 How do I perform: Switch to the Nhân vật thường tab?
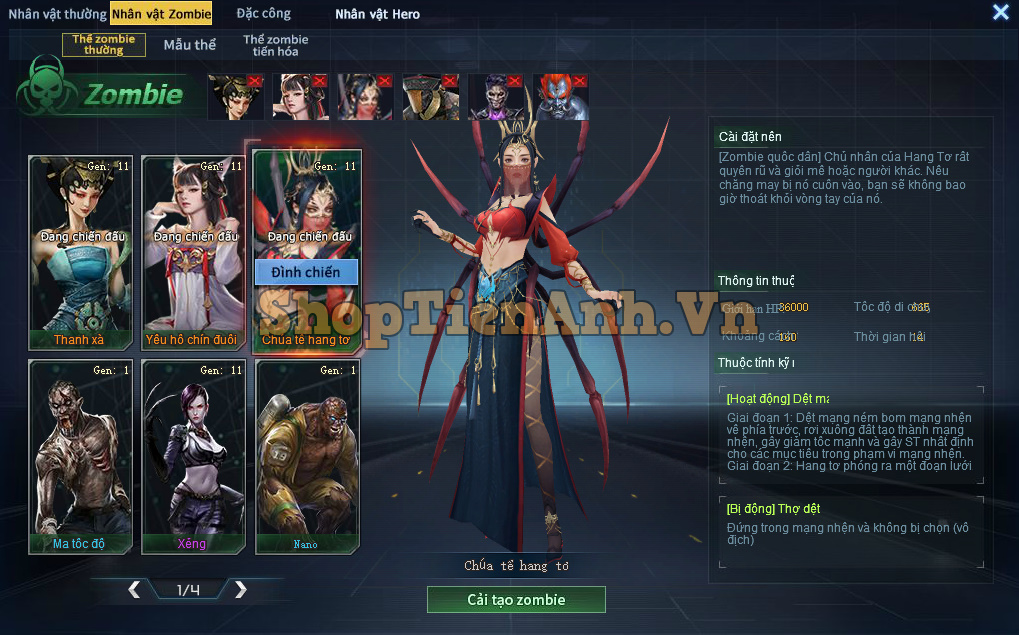click(57, 14)
